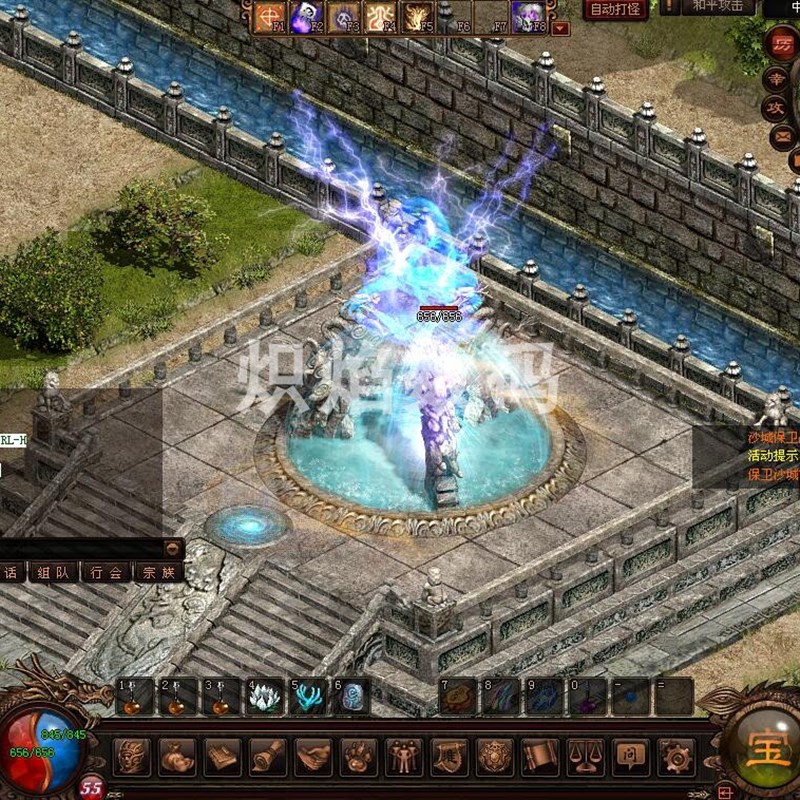
Task: Open the gear settings button
Action: [x=675, y=757]
